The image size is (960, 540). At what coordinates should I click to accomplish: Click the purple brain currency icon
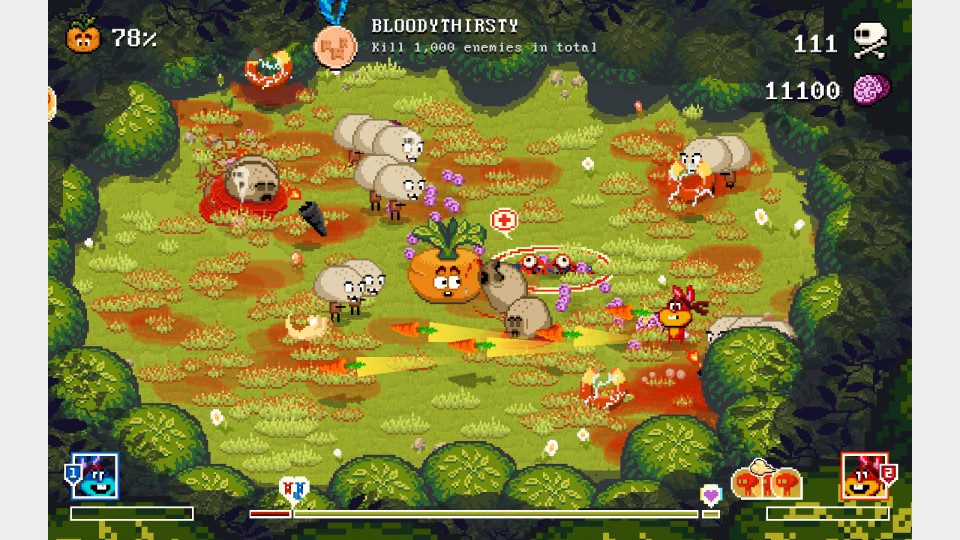871,90
